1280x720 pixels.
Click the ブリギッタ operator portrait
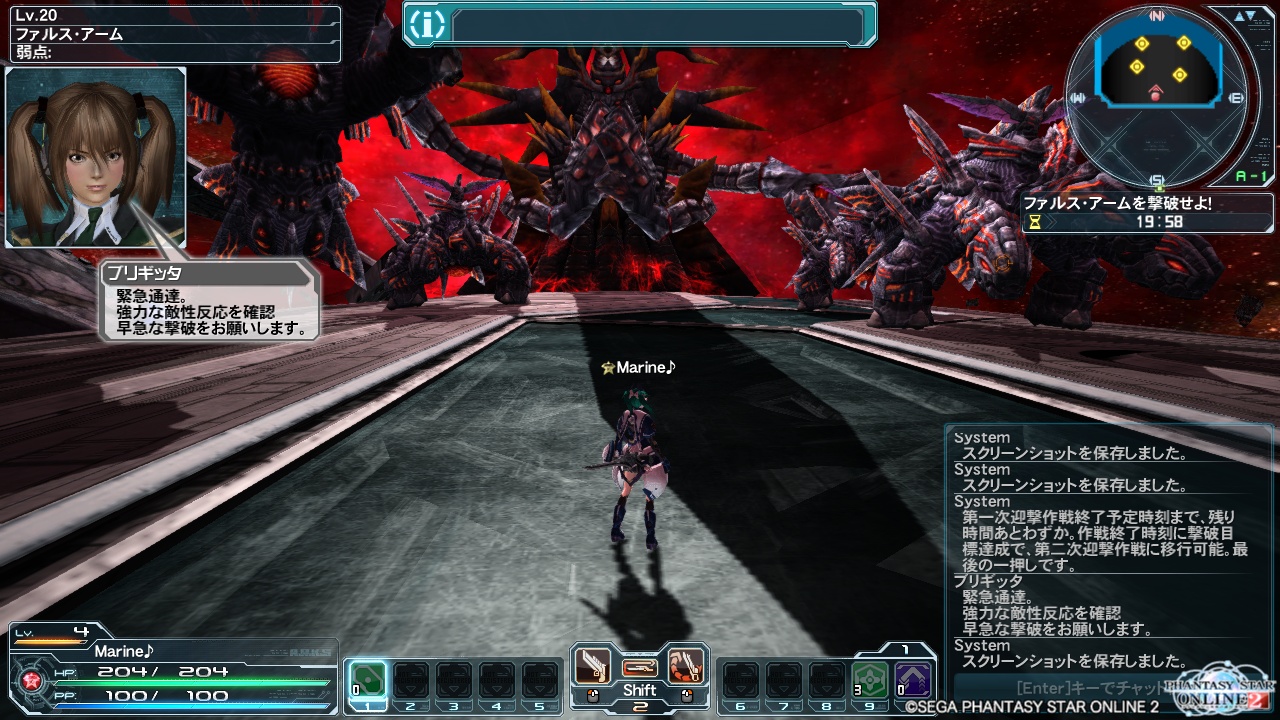95,157
